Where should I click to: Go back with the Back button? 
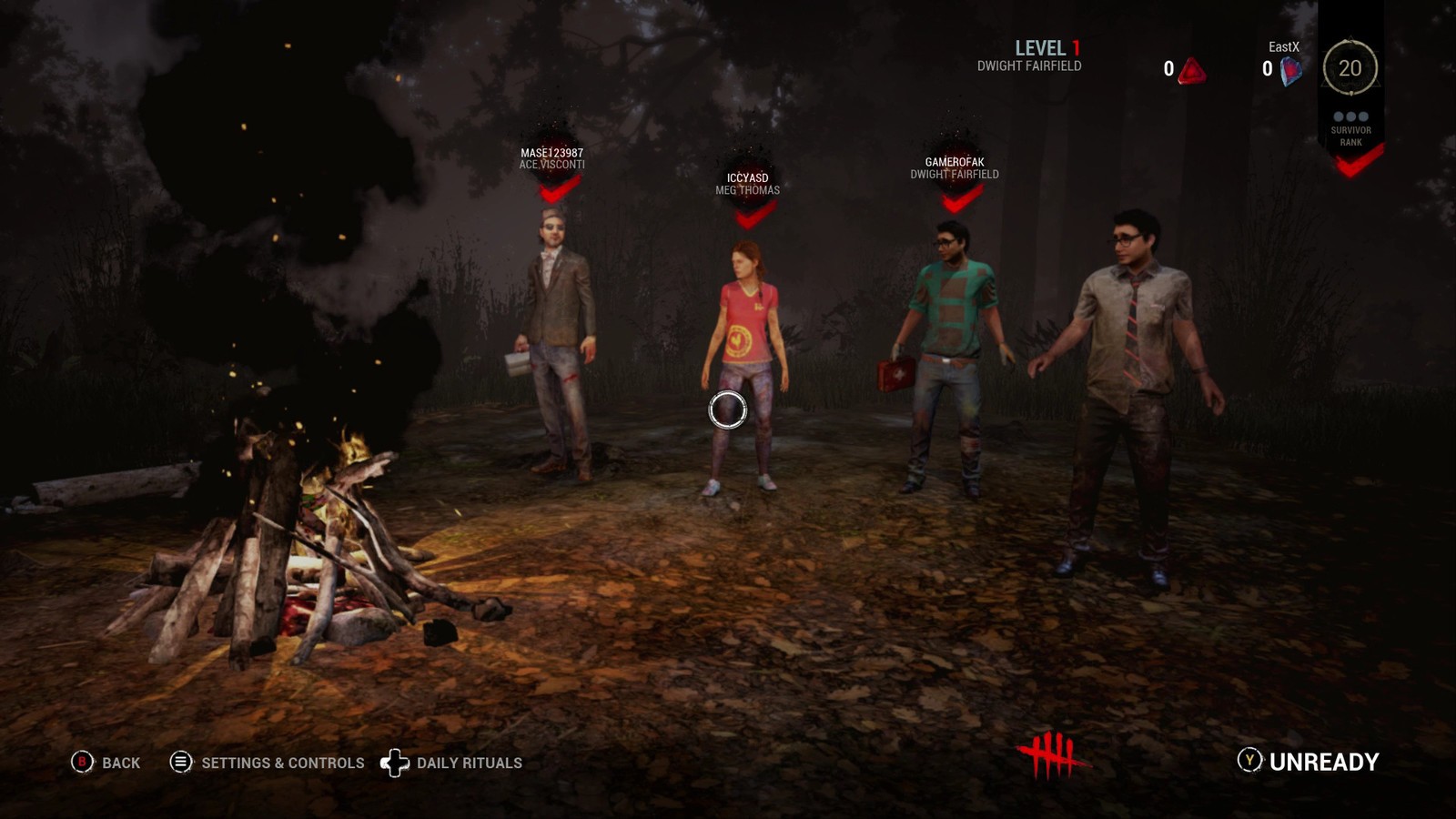(106, 763)
